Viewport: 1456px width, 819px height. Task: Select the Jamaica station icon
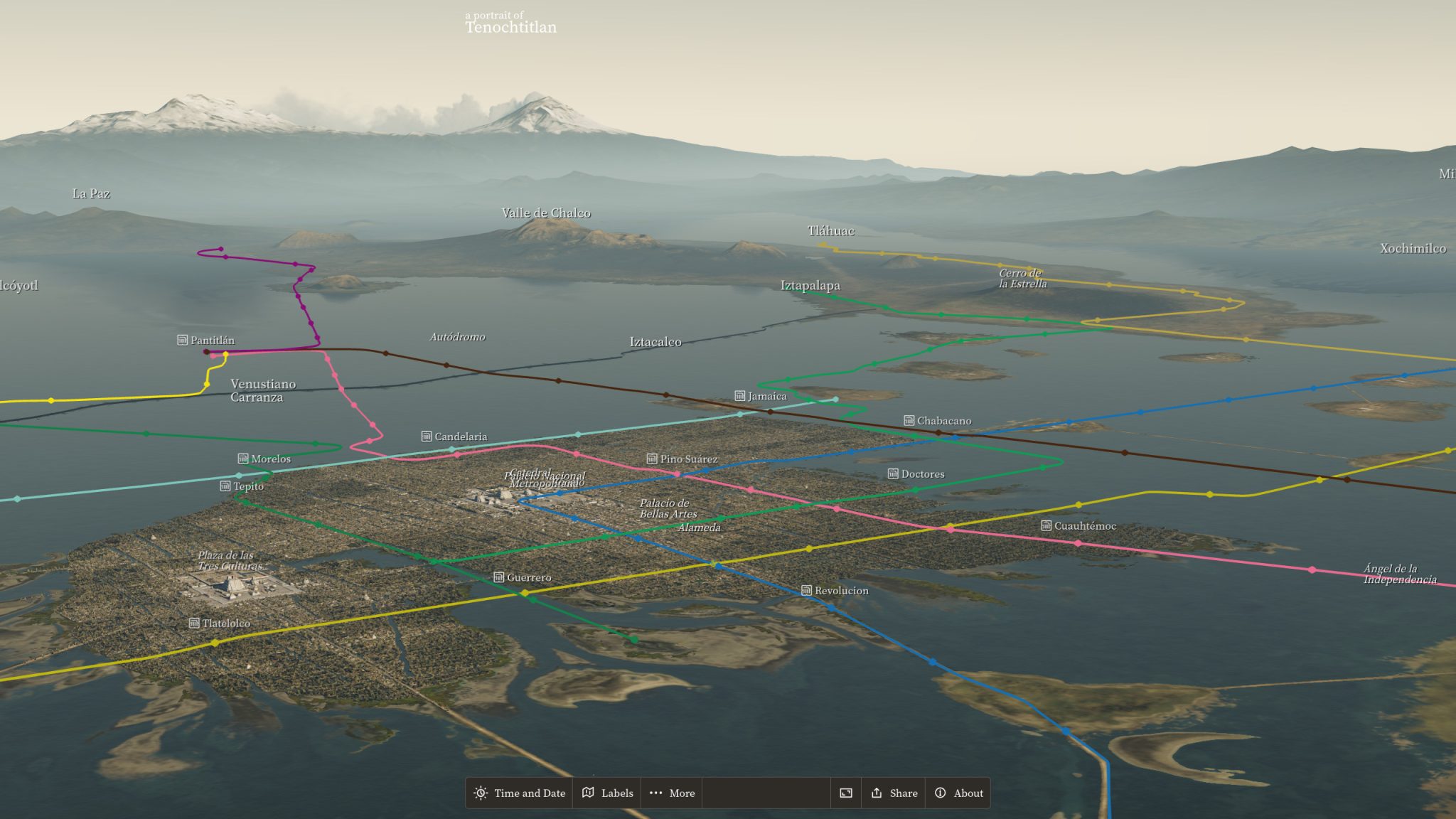[739, 396]
